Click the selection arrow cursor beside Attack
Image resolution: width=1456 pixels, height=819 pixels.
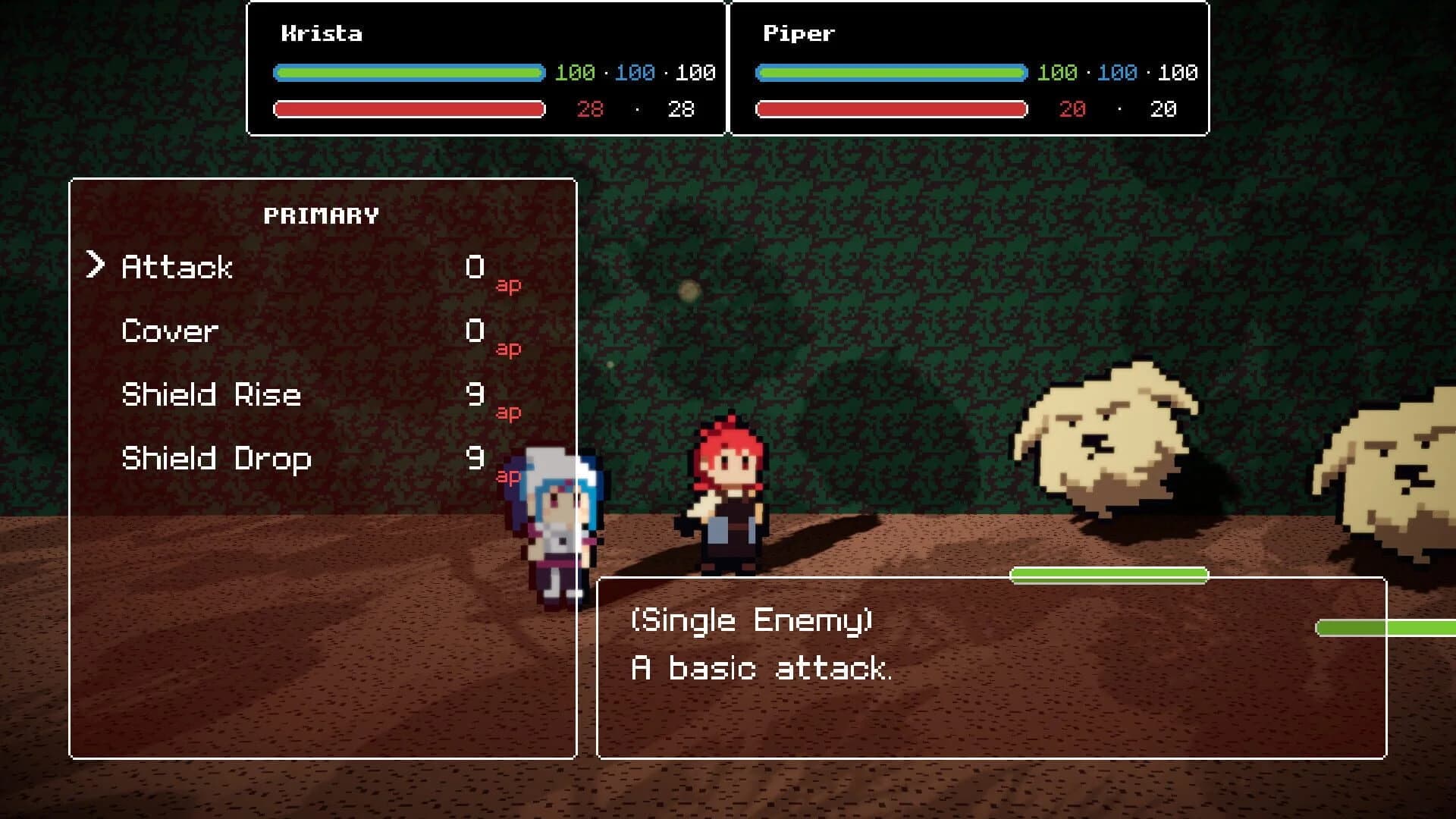point(96,265)
